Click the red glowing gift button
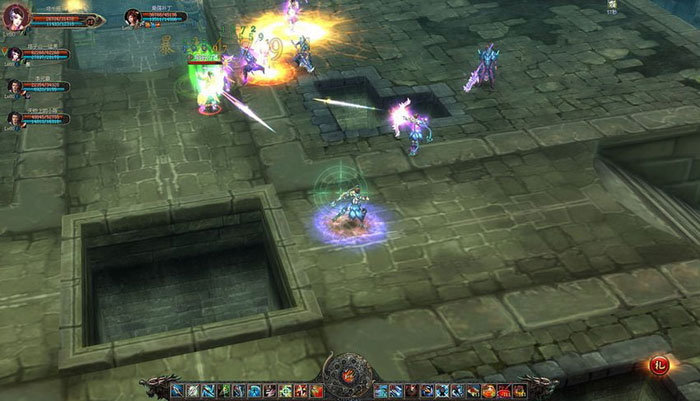Screen dimensions: 700x401 tap(658, 366)
